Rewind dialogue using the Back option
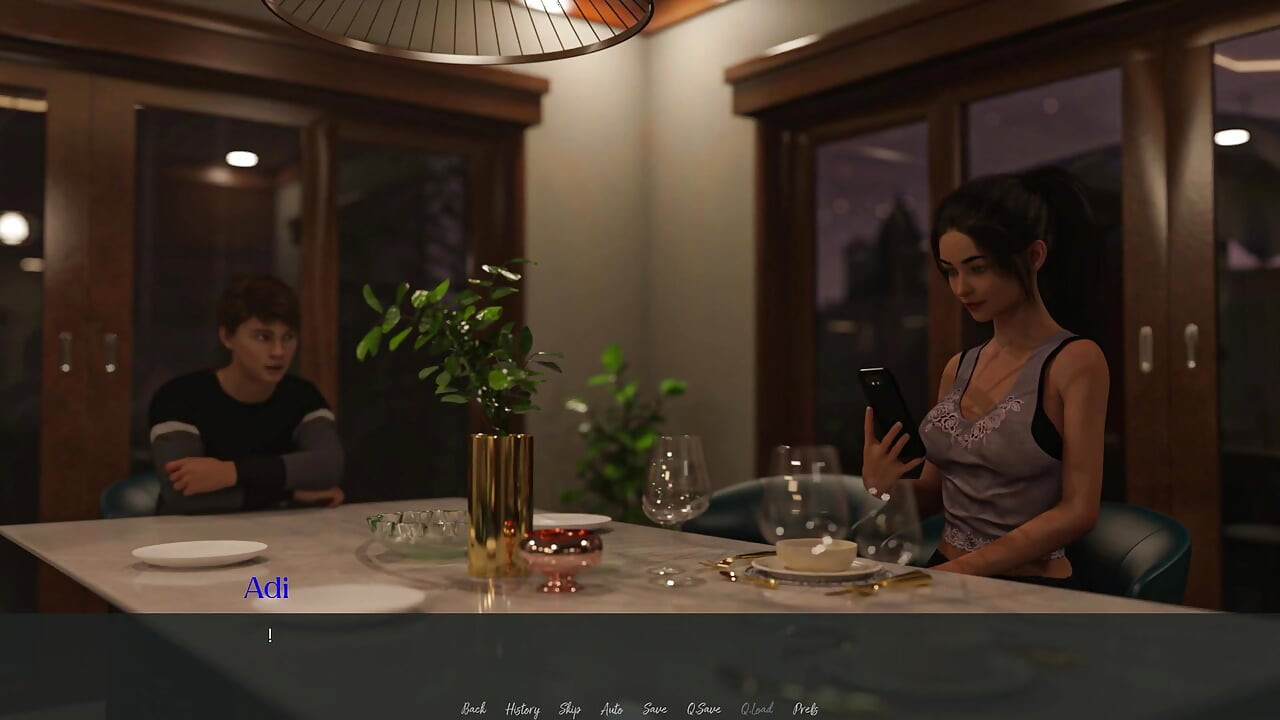The width and height of the screenshot is (1280, 720). (x=473, y=708)
